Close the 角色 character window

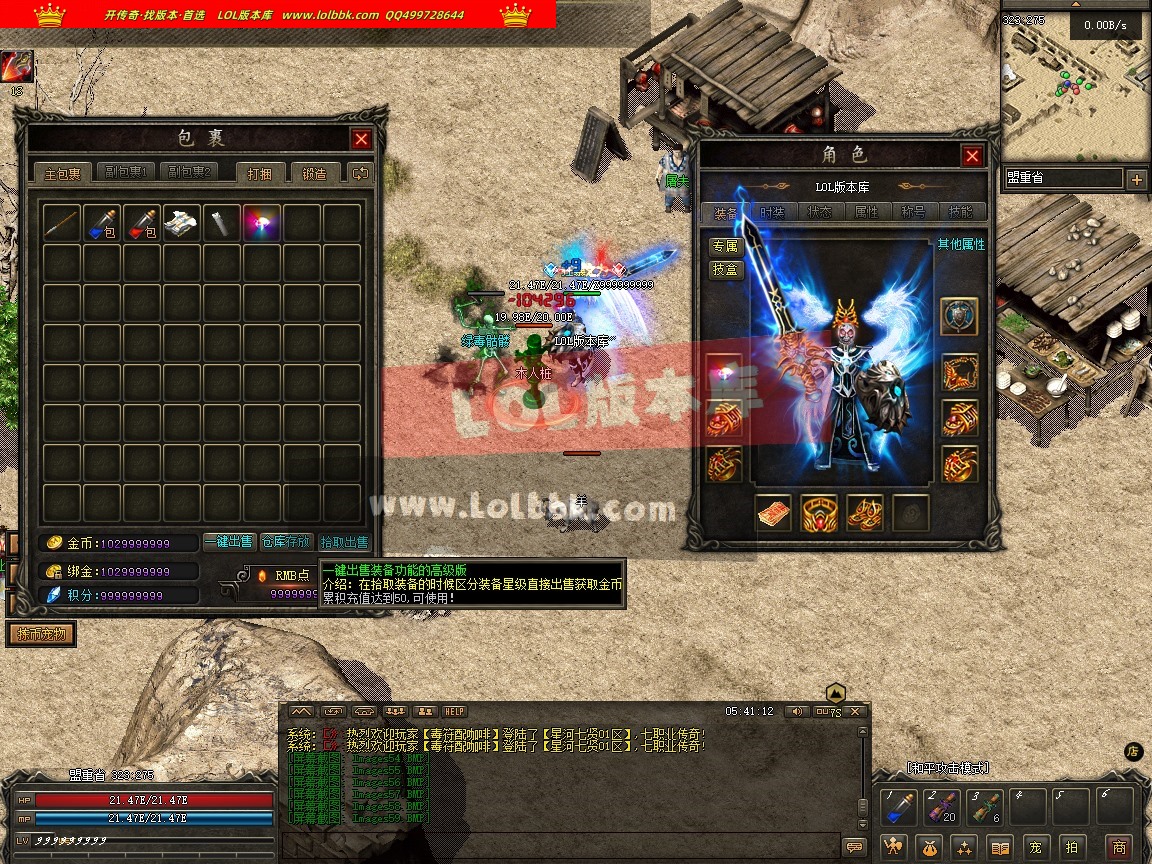pyautogui.click(x=972, y=157)
